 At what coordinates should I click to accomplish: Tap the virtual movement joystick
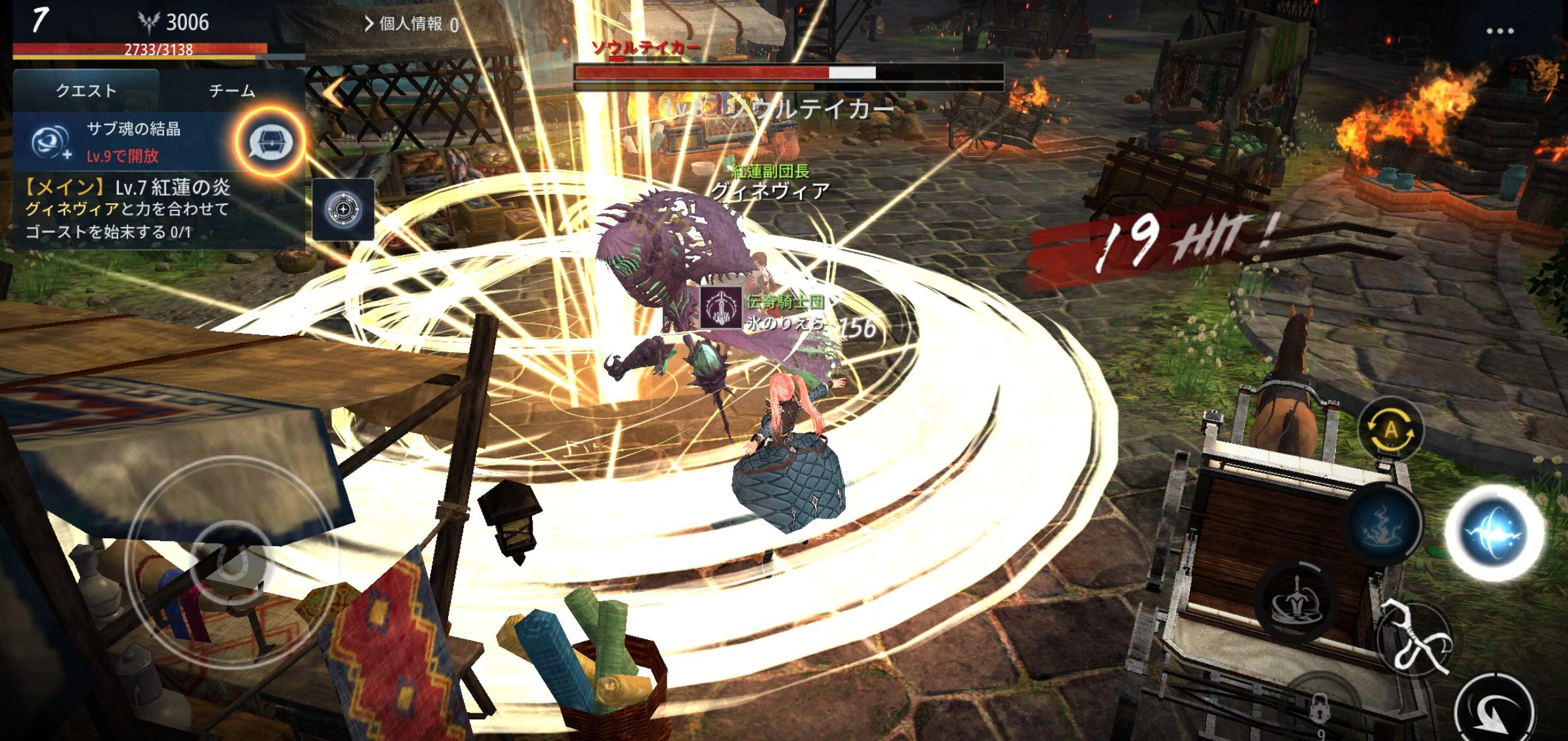point(231,562)
